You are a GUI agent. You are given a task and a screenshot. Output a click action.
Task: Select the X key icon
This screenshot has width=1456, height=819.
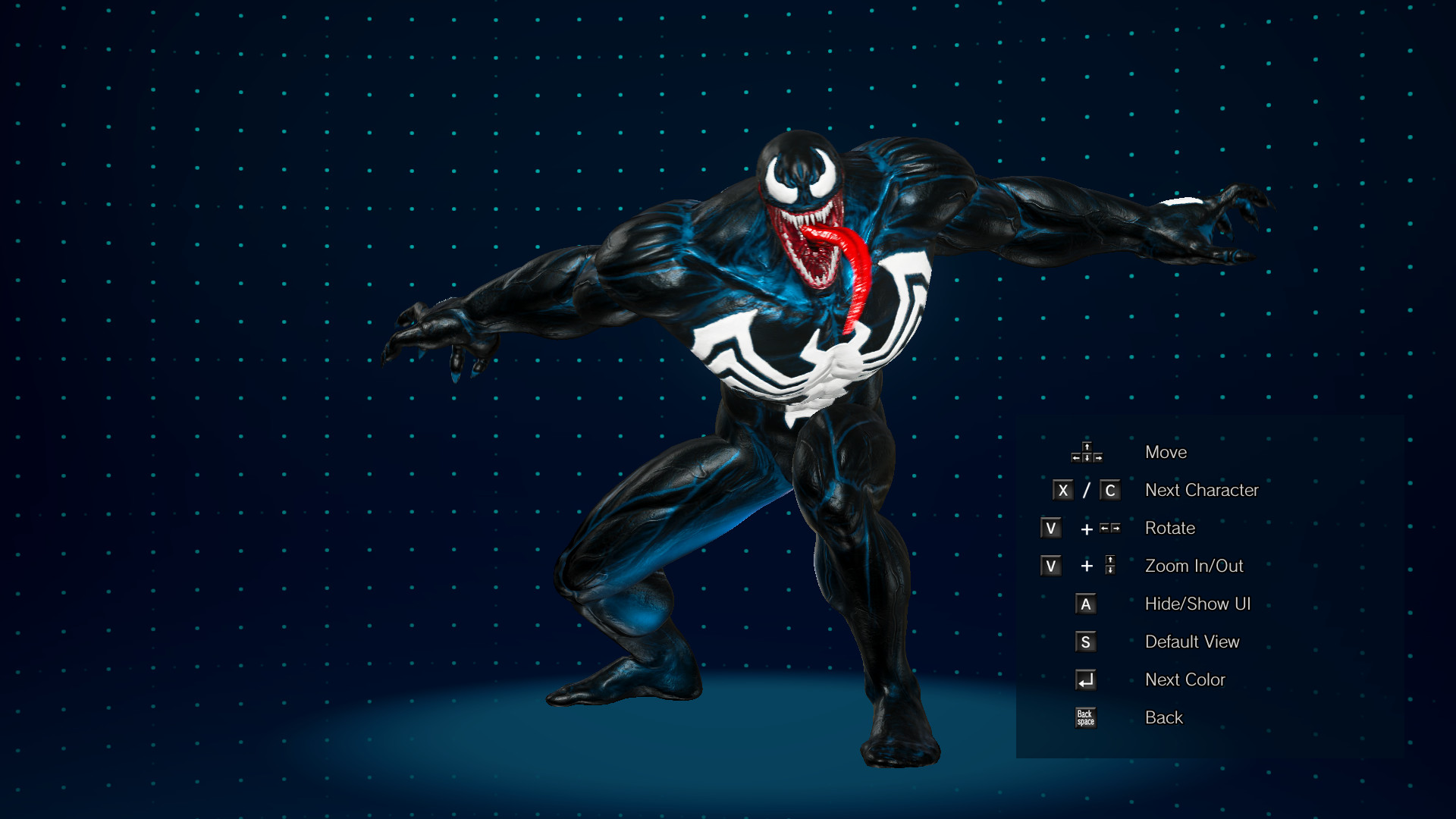1065,490
